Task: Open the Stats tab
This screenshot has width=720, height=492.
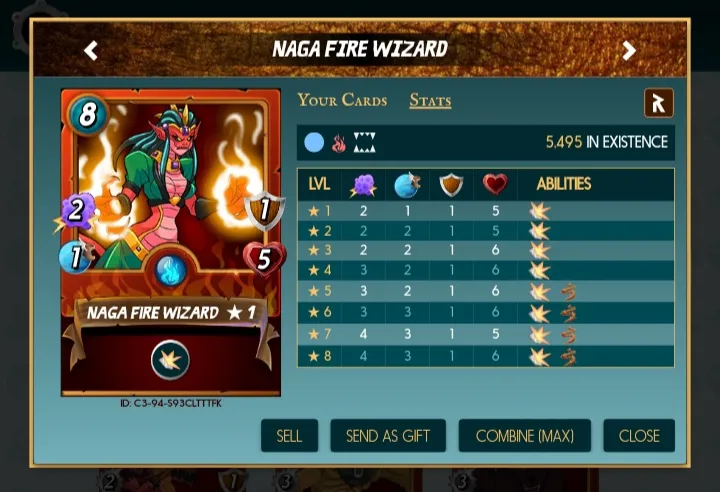Action: pos(430,101)
